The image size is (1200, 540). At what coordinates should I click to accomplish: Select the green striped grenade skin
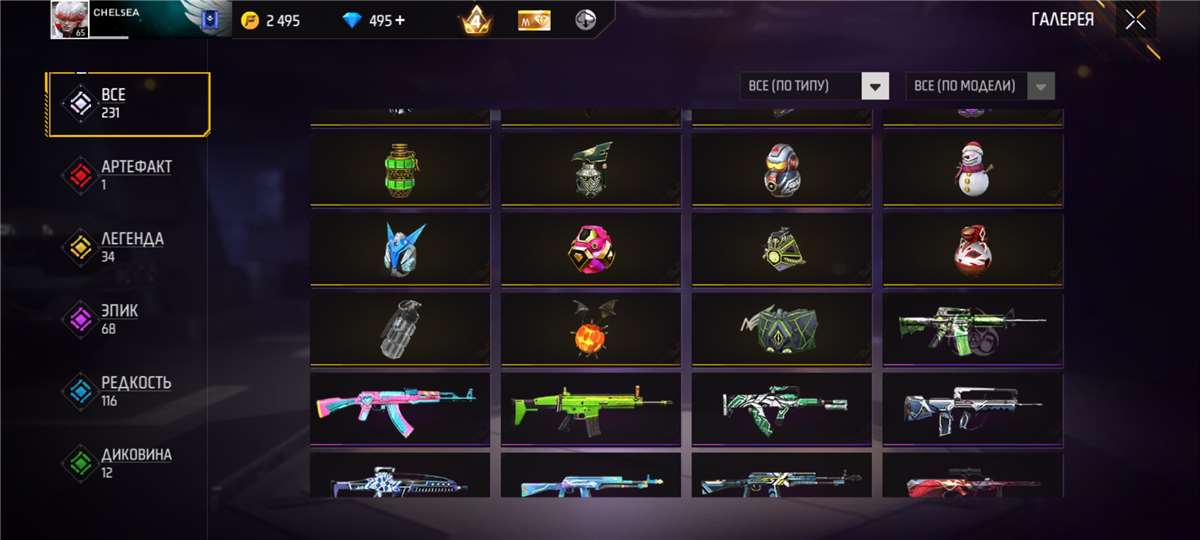(400, 168)
